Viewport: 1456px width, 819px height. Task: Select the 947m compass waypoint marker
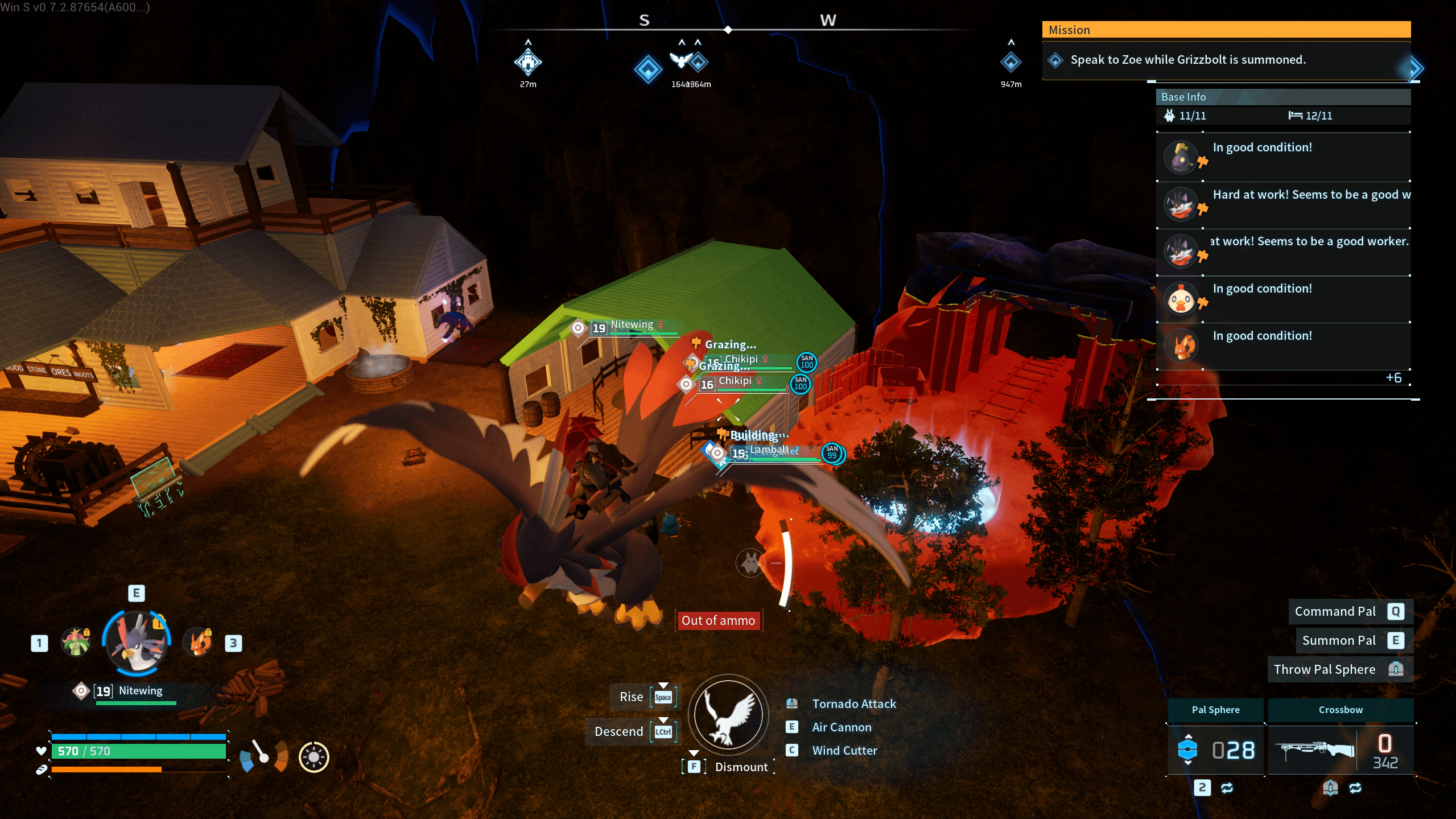[x=1010, y=62]
